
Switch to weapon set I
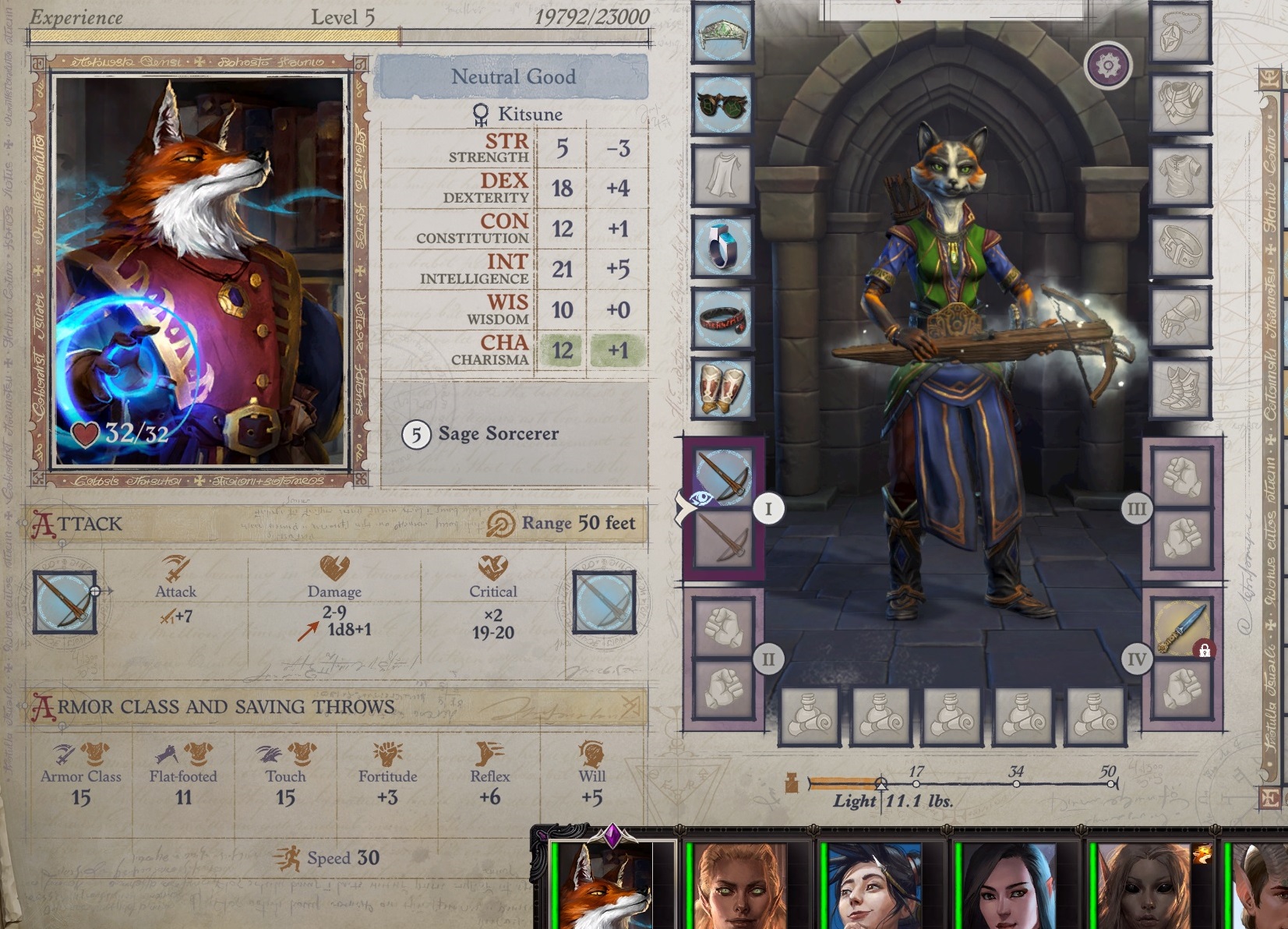click(x=768, y=509)
